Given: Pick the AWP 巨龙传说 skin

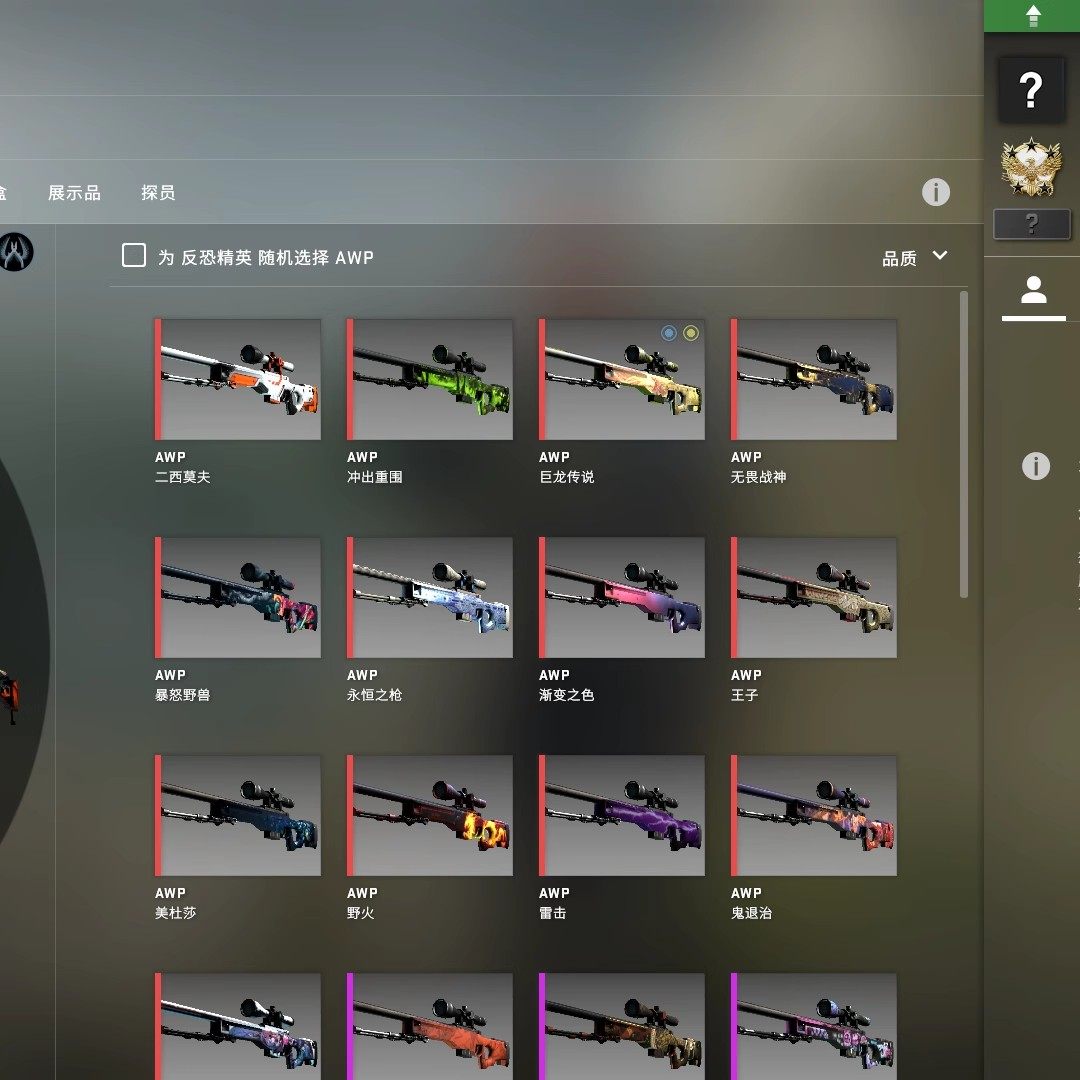Looking at the screenshot, I should coord(622,380).
